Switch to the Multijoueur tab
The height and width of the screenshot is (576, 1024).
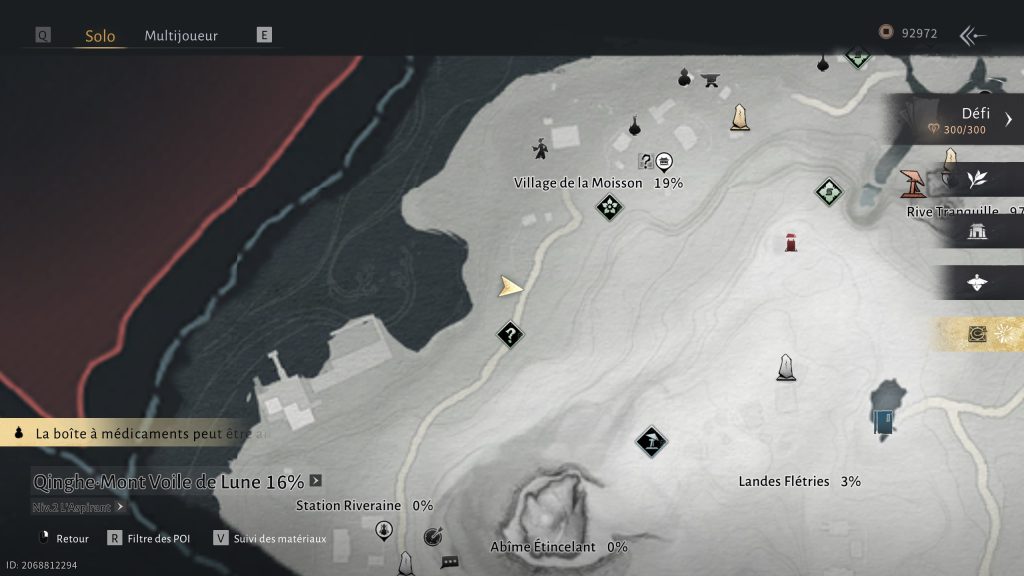click(181, 35)
